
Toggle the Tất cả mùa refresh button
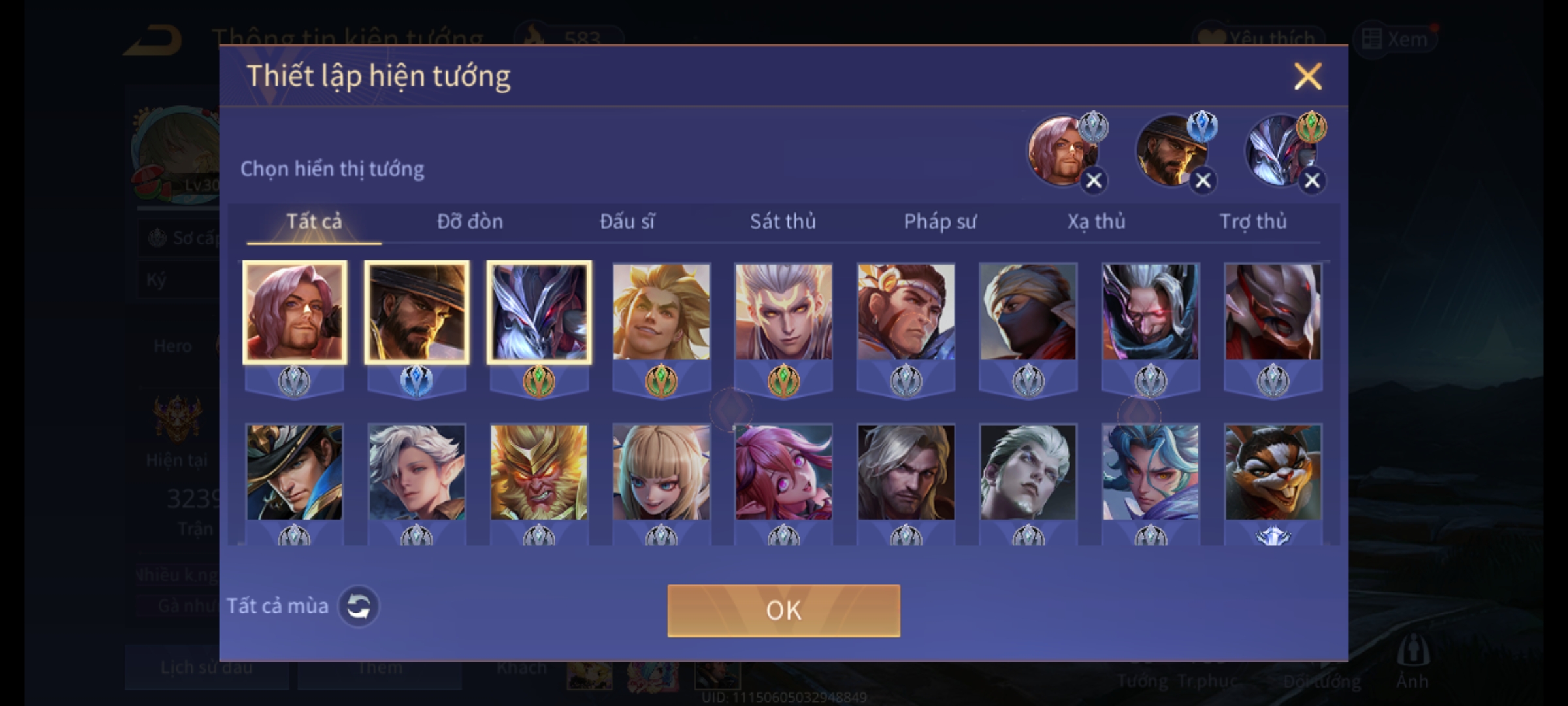click(x=359, y=606)
